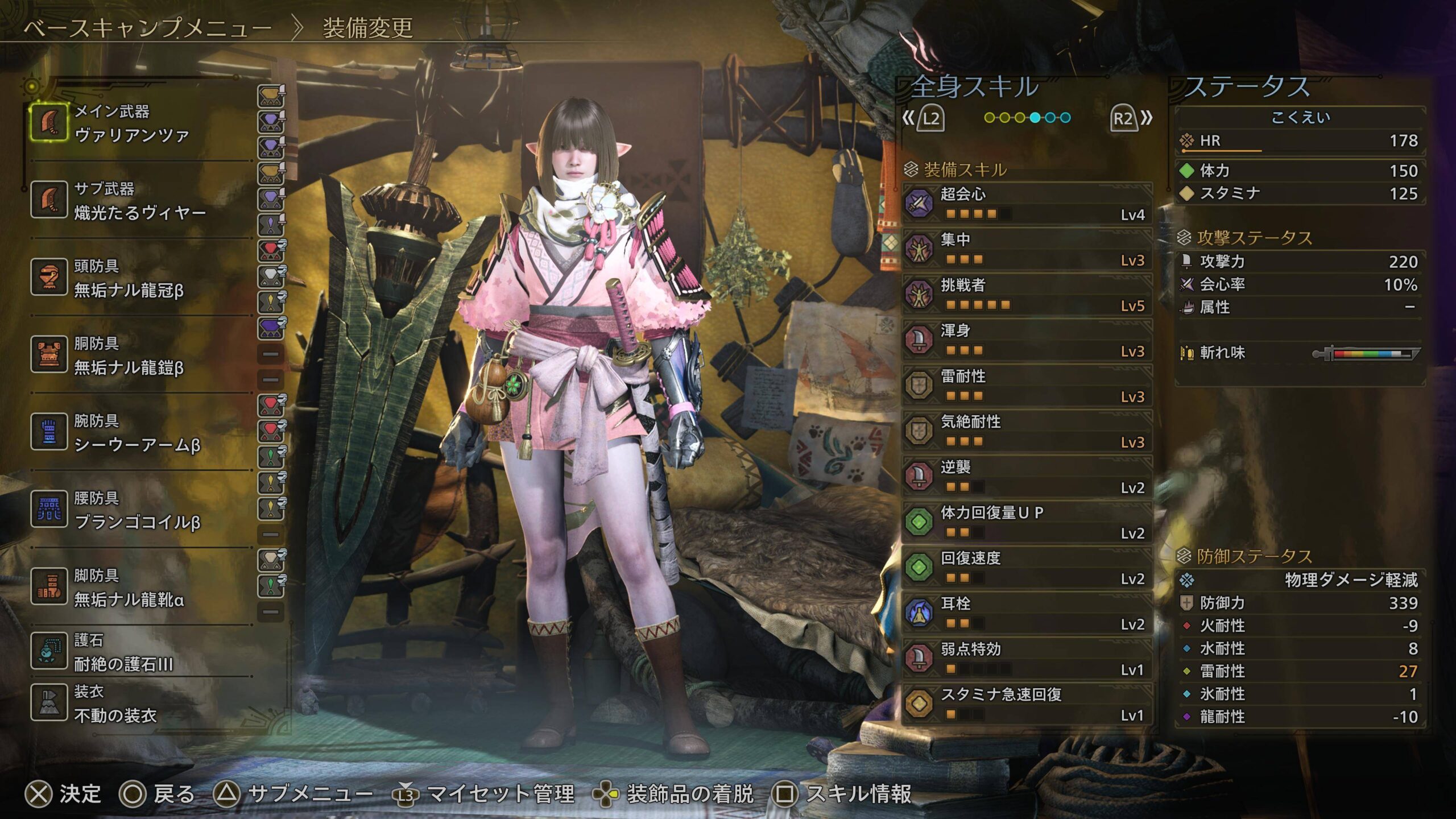Image resolution: width=1456 pixels, height=819 pixels.
Task: Open the 気絶耐性 skill entry
Action: pyautogui.click(x=1027, y=431)
